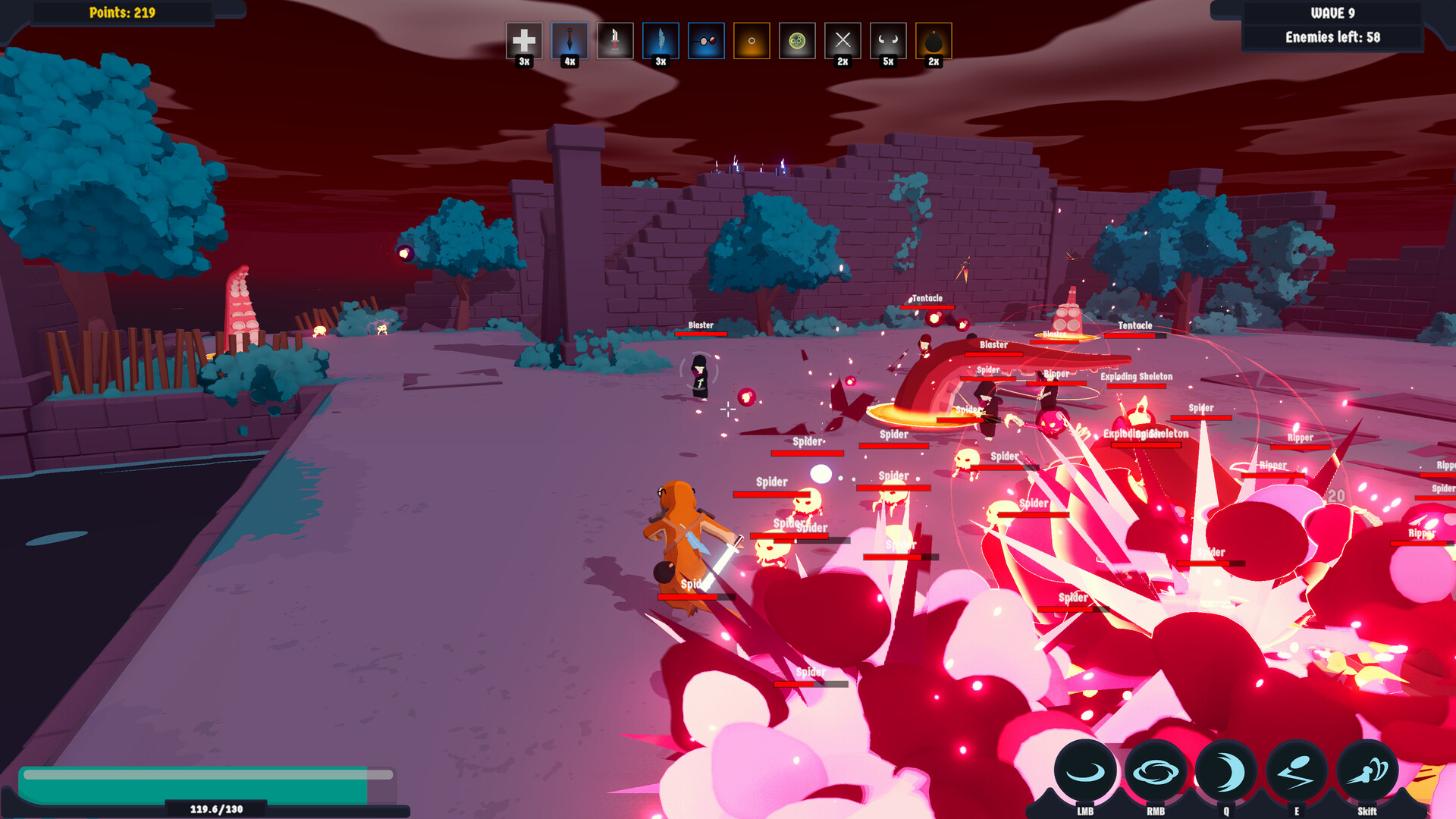1456x819 pixels.
Task: Click the WAVE 9 panel label
Action: coord(1331,12)
